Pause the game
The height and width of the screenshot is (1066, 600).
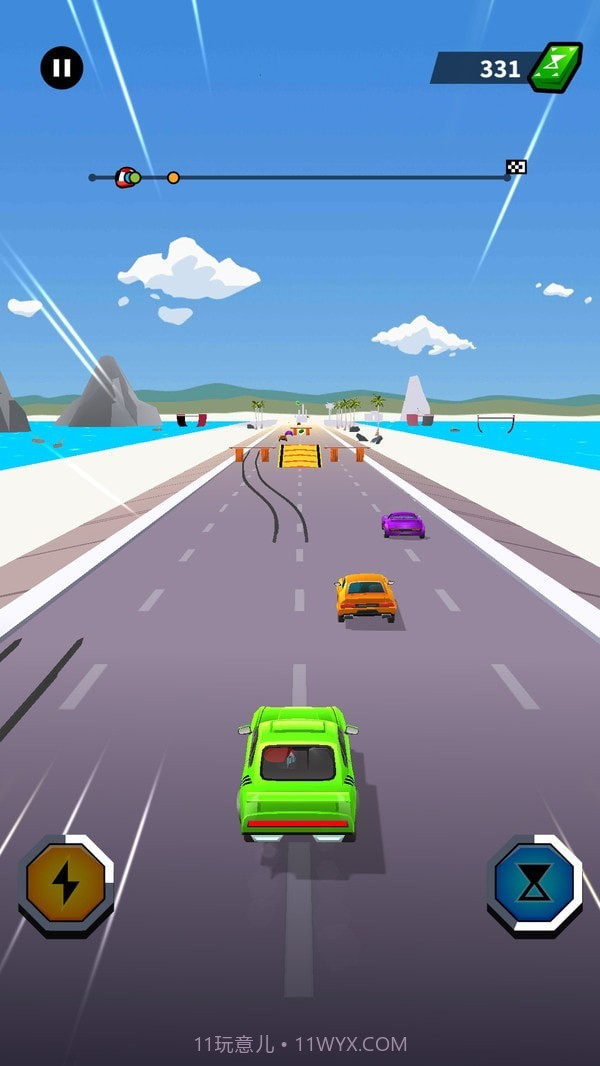(62, 68)
